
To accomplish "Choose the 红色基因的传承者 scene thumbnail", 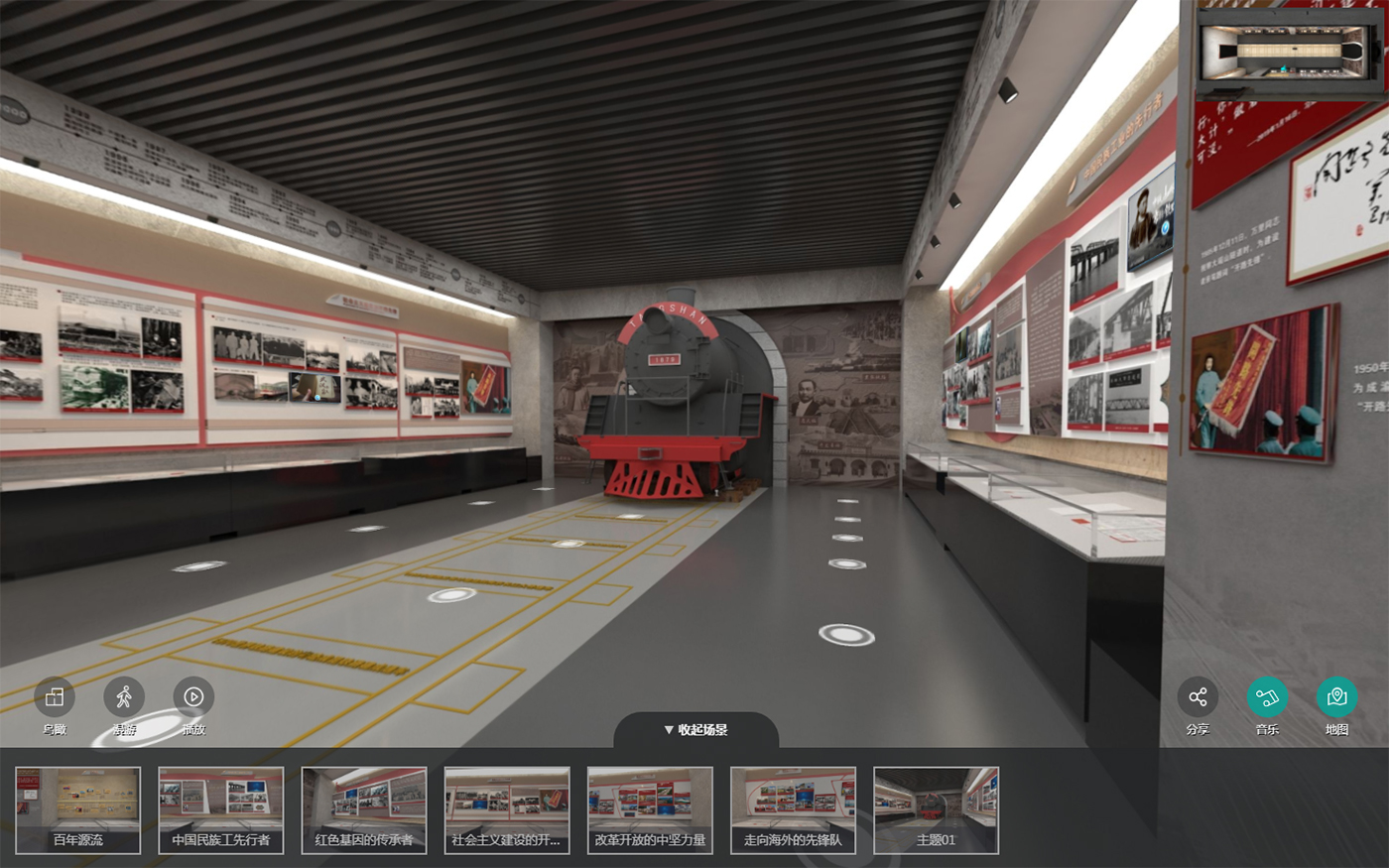I will click(x=364, y=809).
